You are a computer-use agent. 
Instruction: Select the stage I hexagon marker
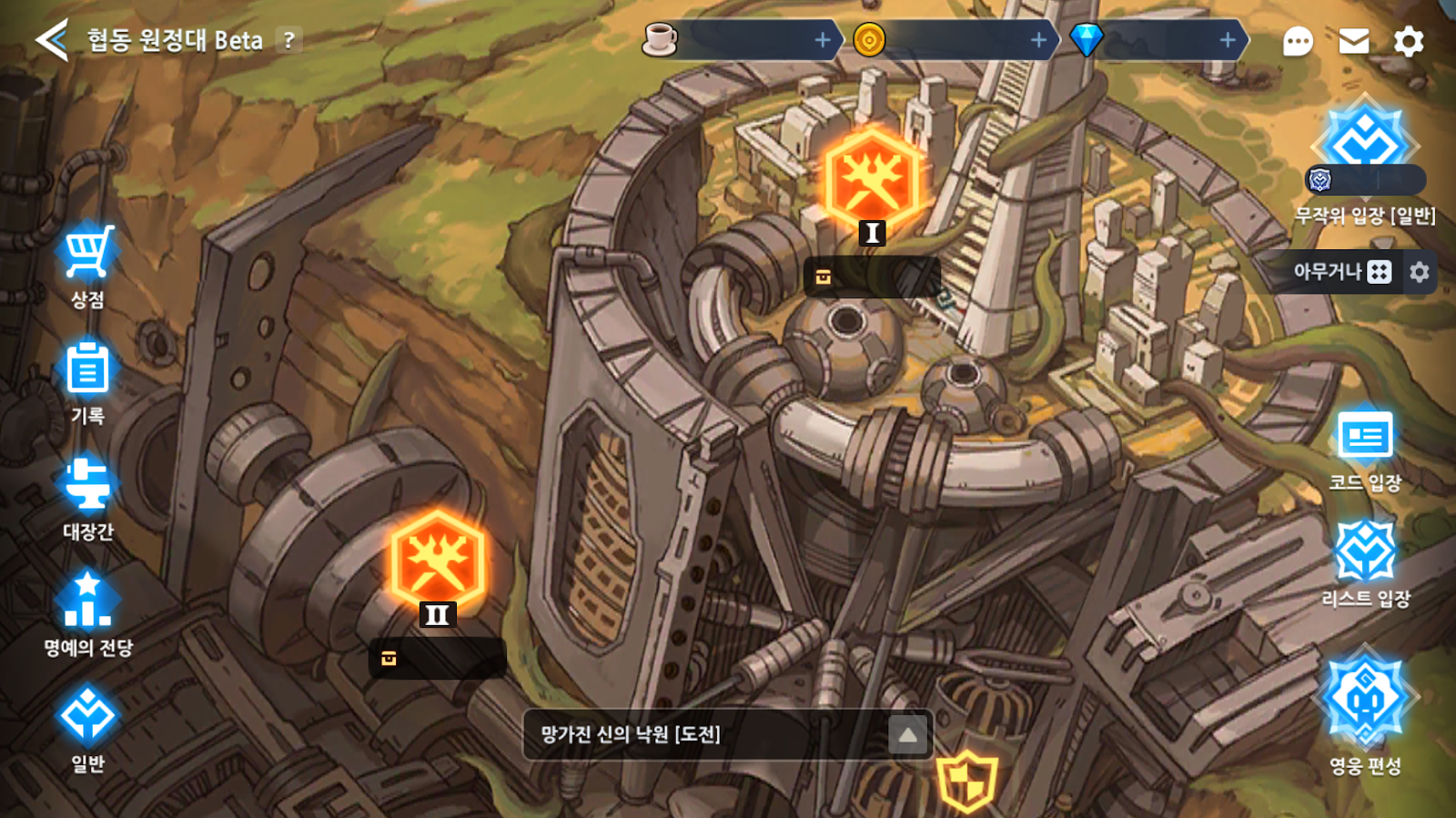click(x=872, y=182)
